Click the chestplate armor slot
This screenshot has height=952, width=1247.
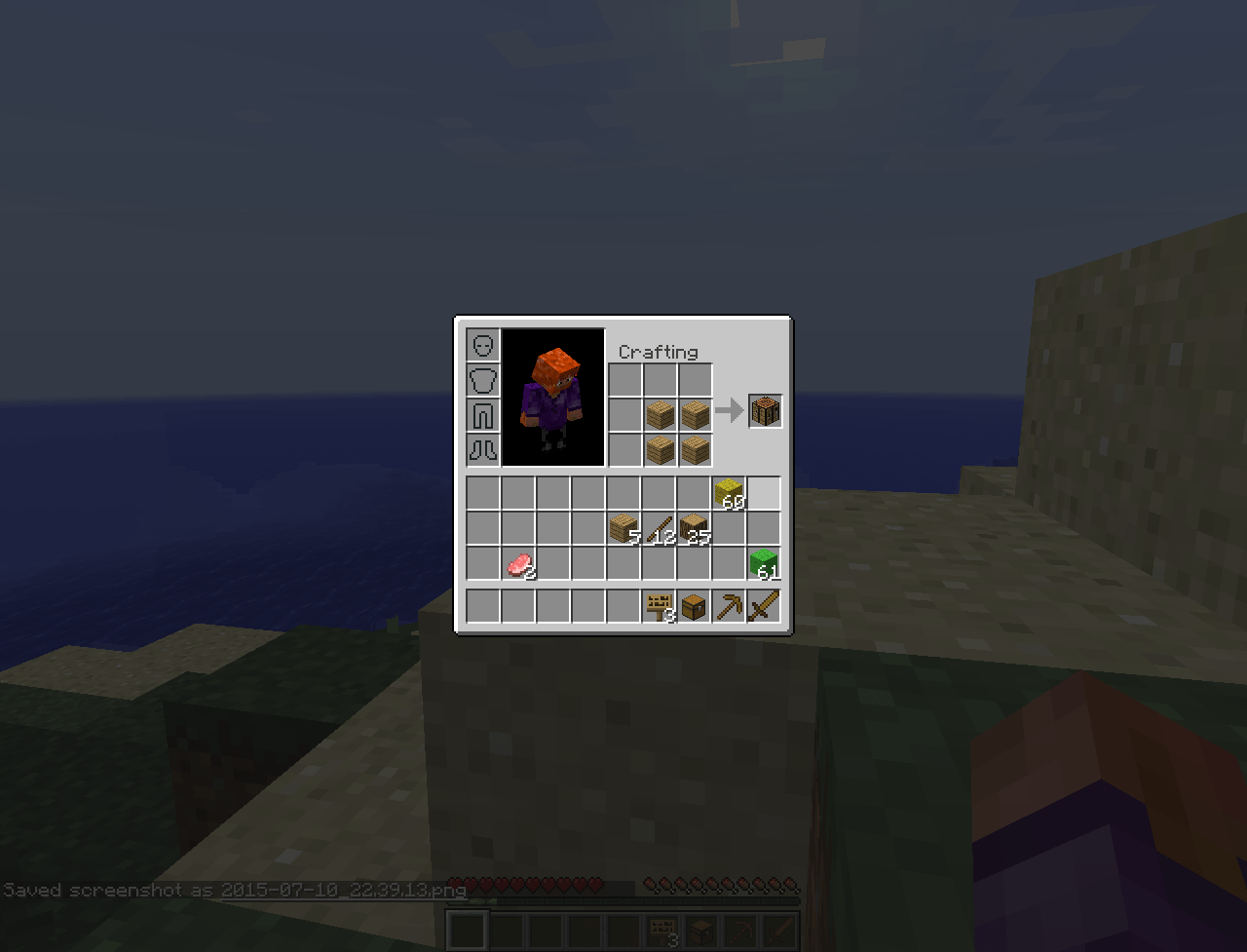click(483, 380)
